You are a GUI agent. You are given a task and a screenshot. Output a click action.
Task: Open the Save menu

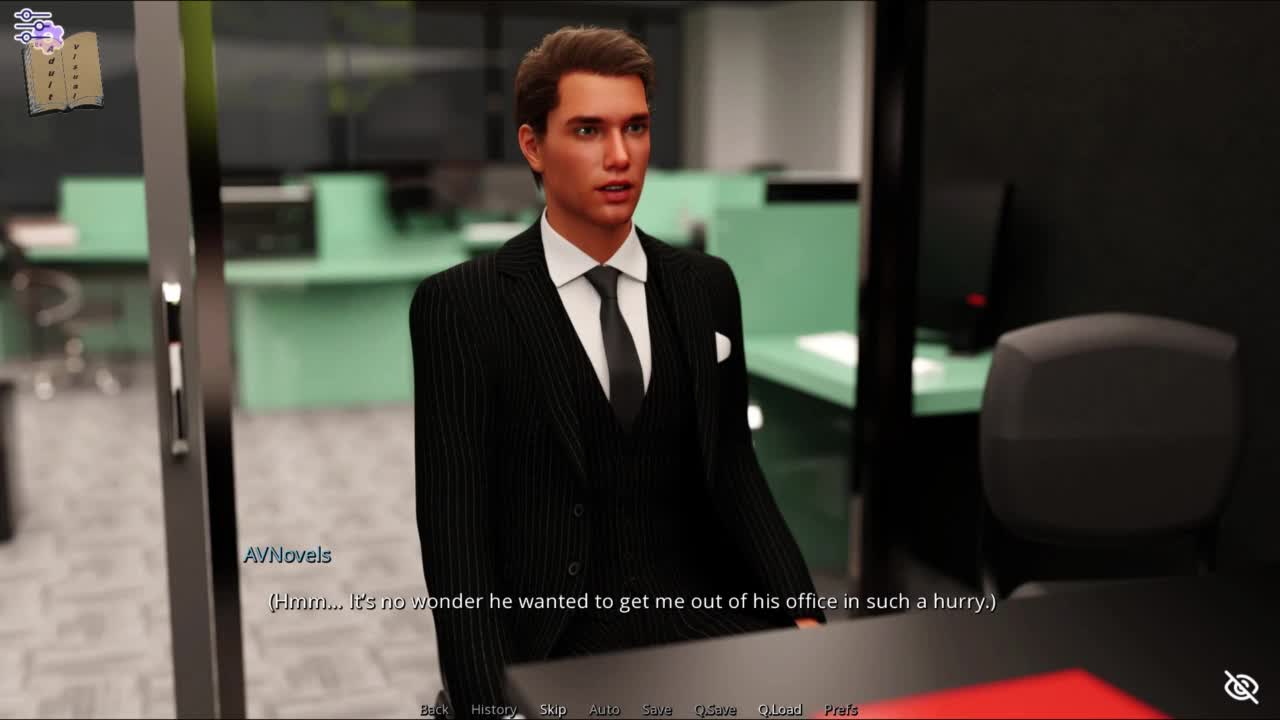(x=657, y=709)
